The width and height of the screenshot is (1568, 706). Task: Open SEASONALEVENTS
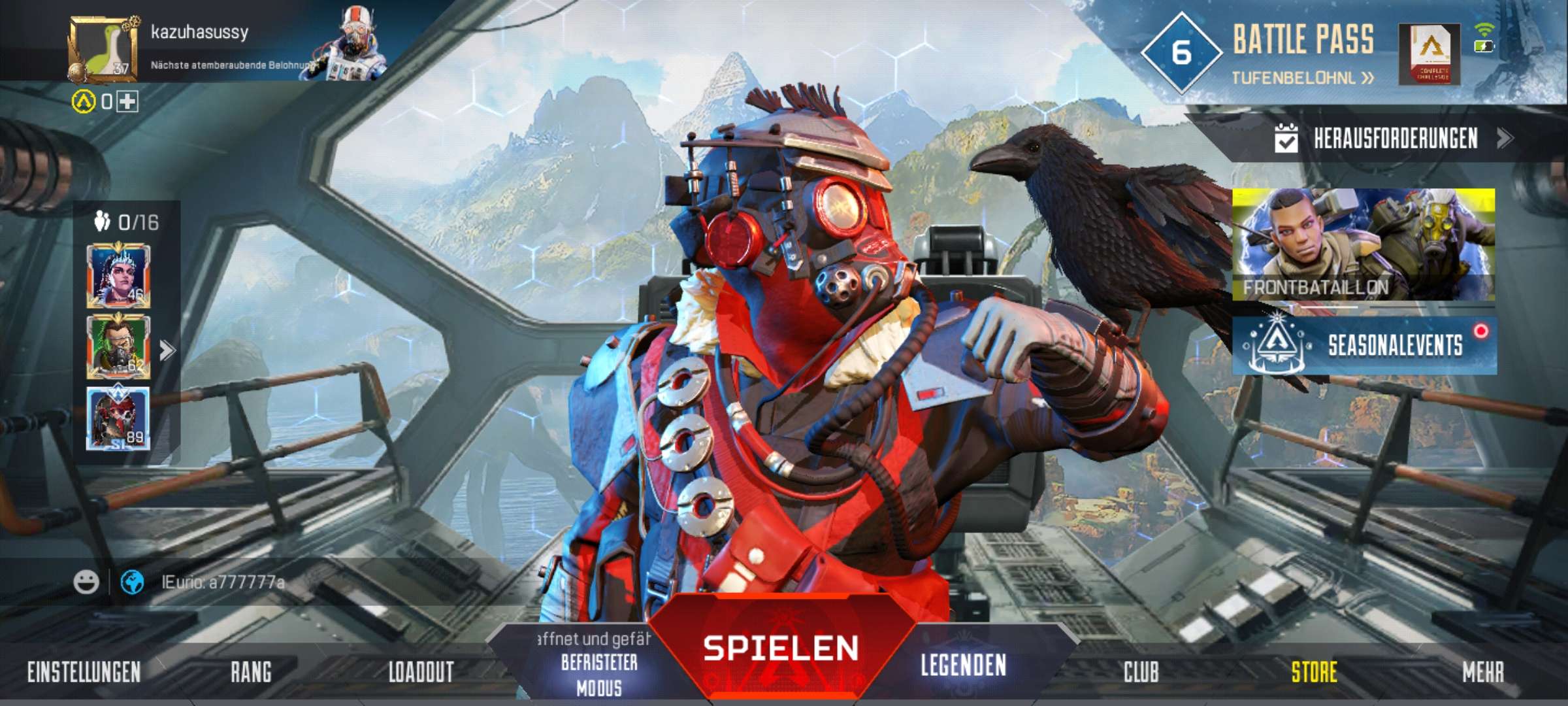1364,345
